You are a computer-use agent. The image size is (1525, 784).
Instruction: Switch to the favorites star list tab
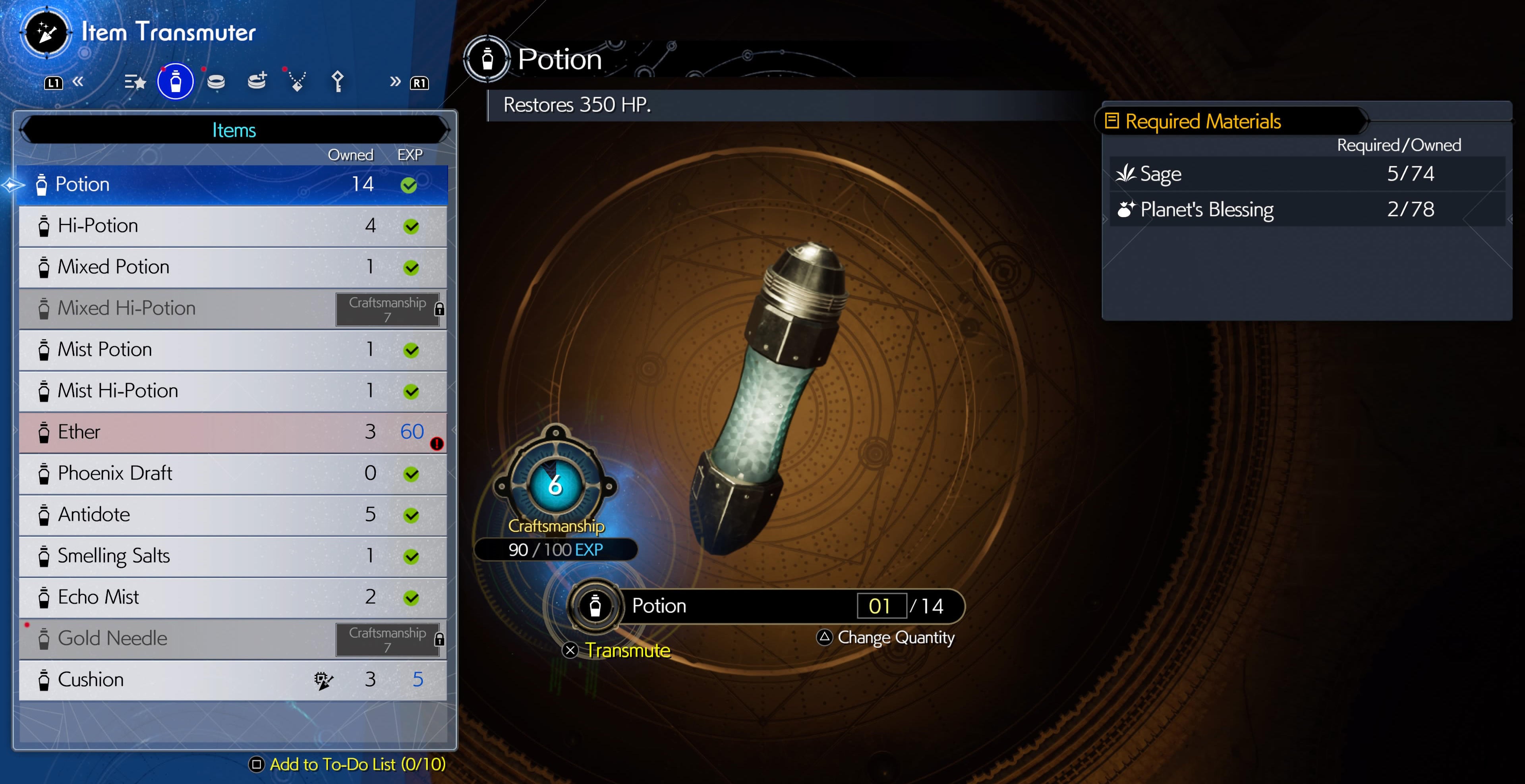[x=135, y=82]
